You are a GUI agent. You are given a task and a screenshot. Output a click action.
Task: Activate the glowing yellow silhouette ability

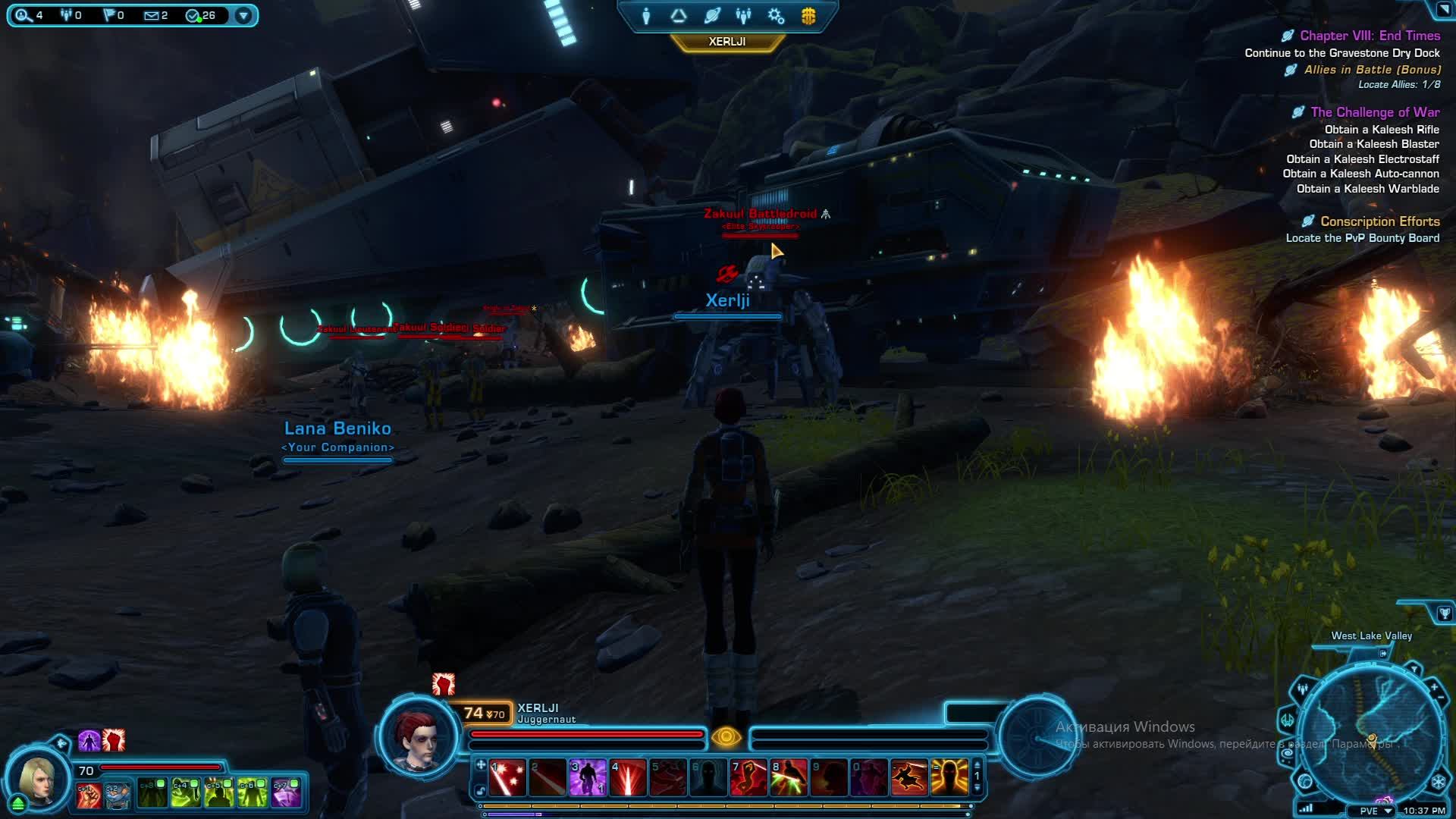[949, 777]
